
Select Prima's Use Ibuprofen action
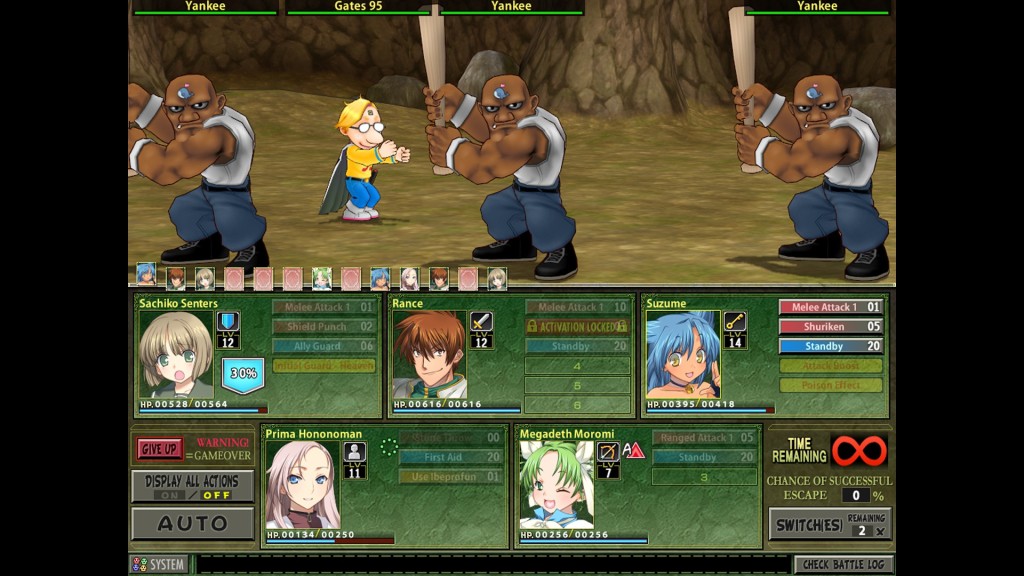click(450, 477)
